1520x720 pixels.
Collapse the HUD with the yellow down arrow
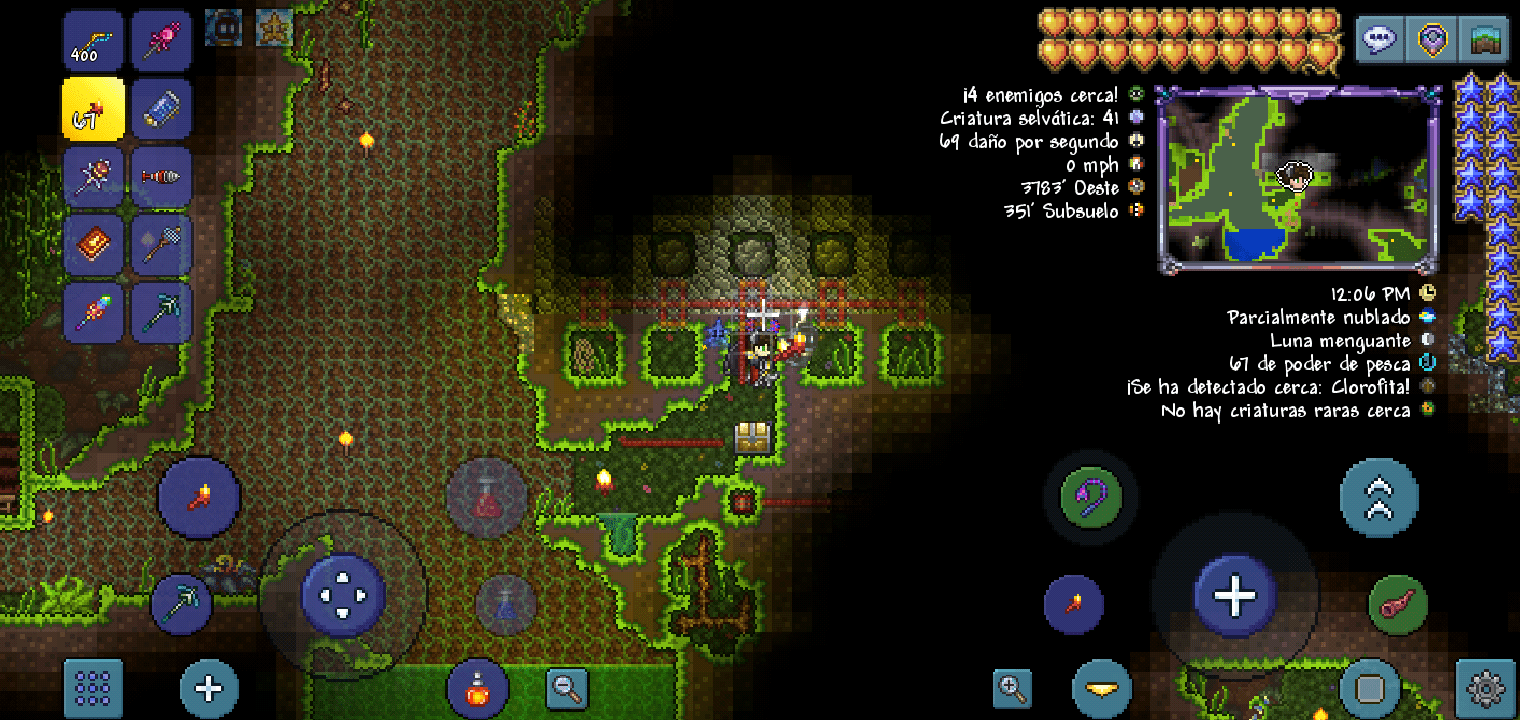pyautogui.click(x=1103, y=690)
